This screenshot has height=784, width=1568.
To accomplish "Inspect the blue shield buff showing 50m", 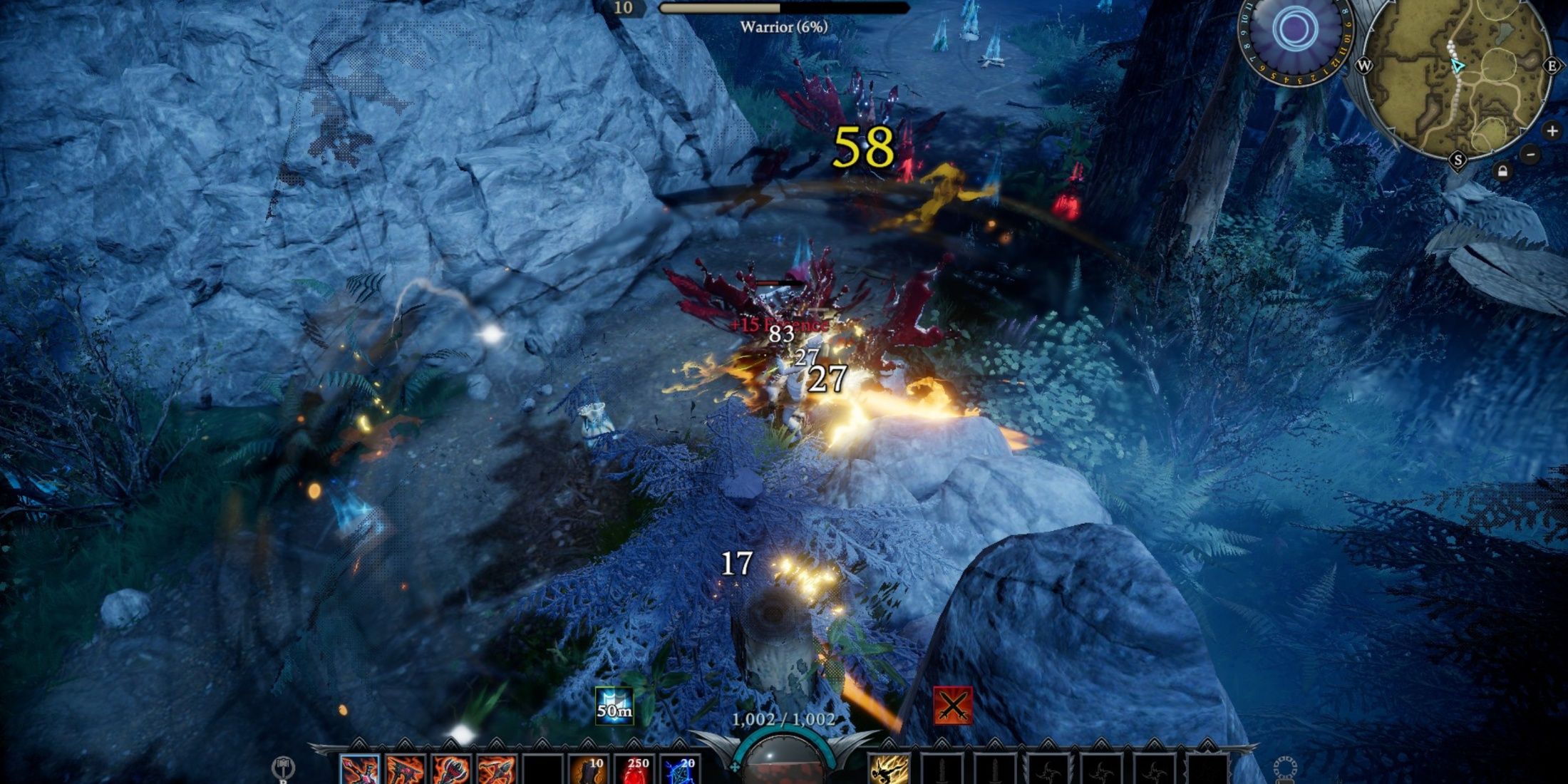I will (614, 705).
